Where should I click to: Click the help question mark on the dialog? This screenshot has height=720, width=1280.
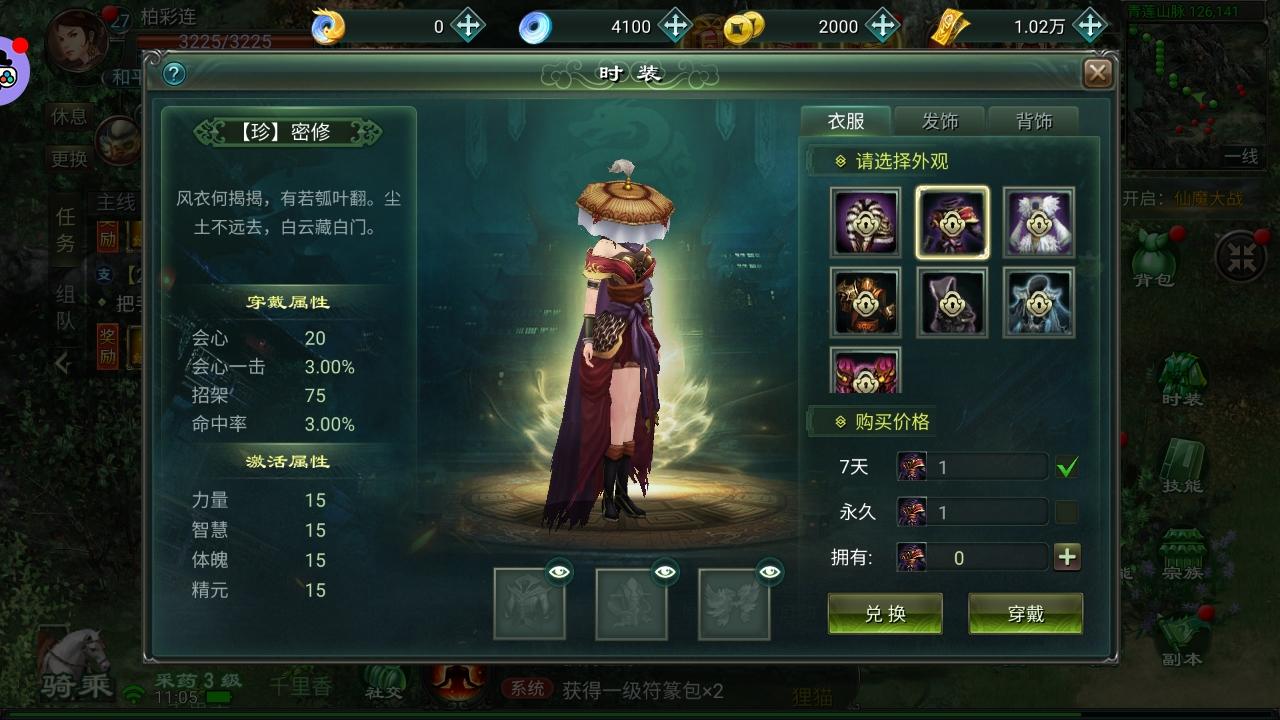point(172,72)
